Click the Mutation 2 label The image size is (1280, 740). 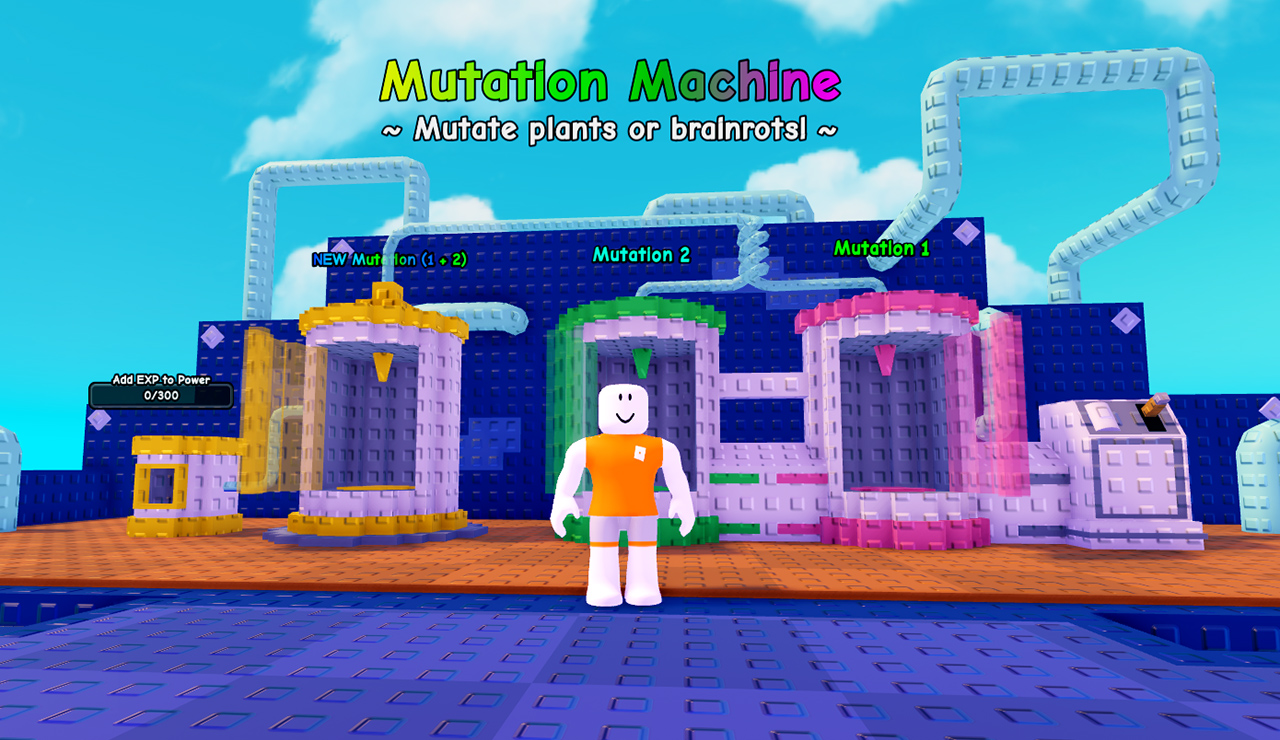point(640,255)
